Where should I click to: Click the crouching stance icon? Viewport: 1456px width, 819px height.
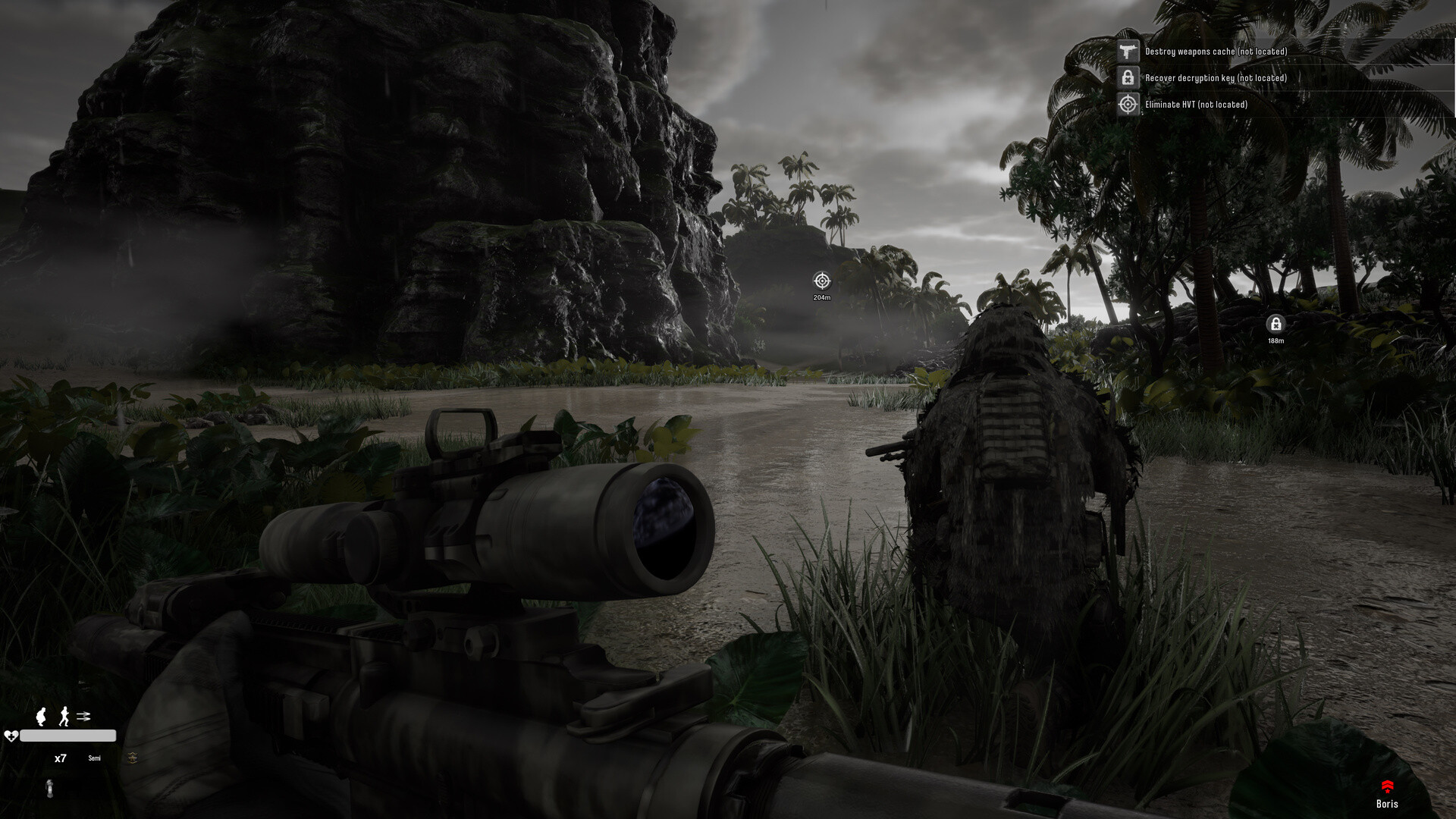pos(42,716)
